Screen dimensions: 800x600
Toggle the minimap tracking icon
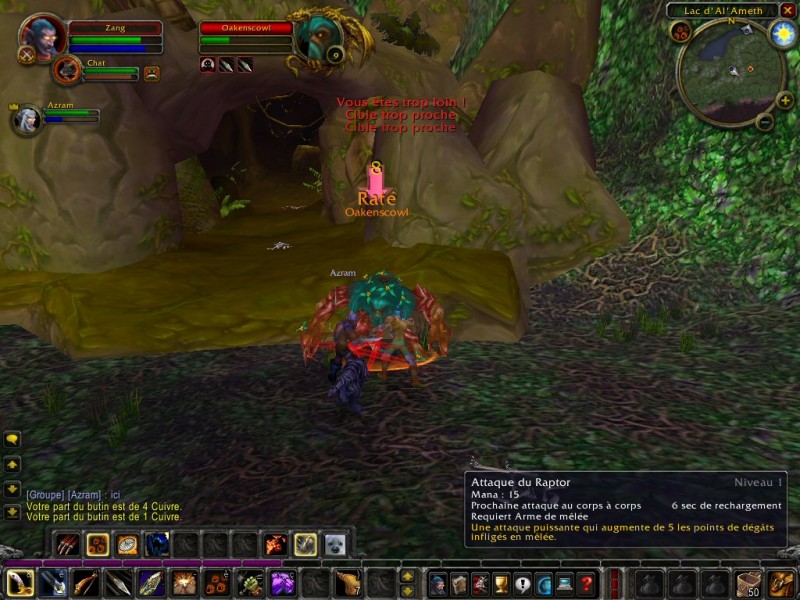(x=681, y=32)
